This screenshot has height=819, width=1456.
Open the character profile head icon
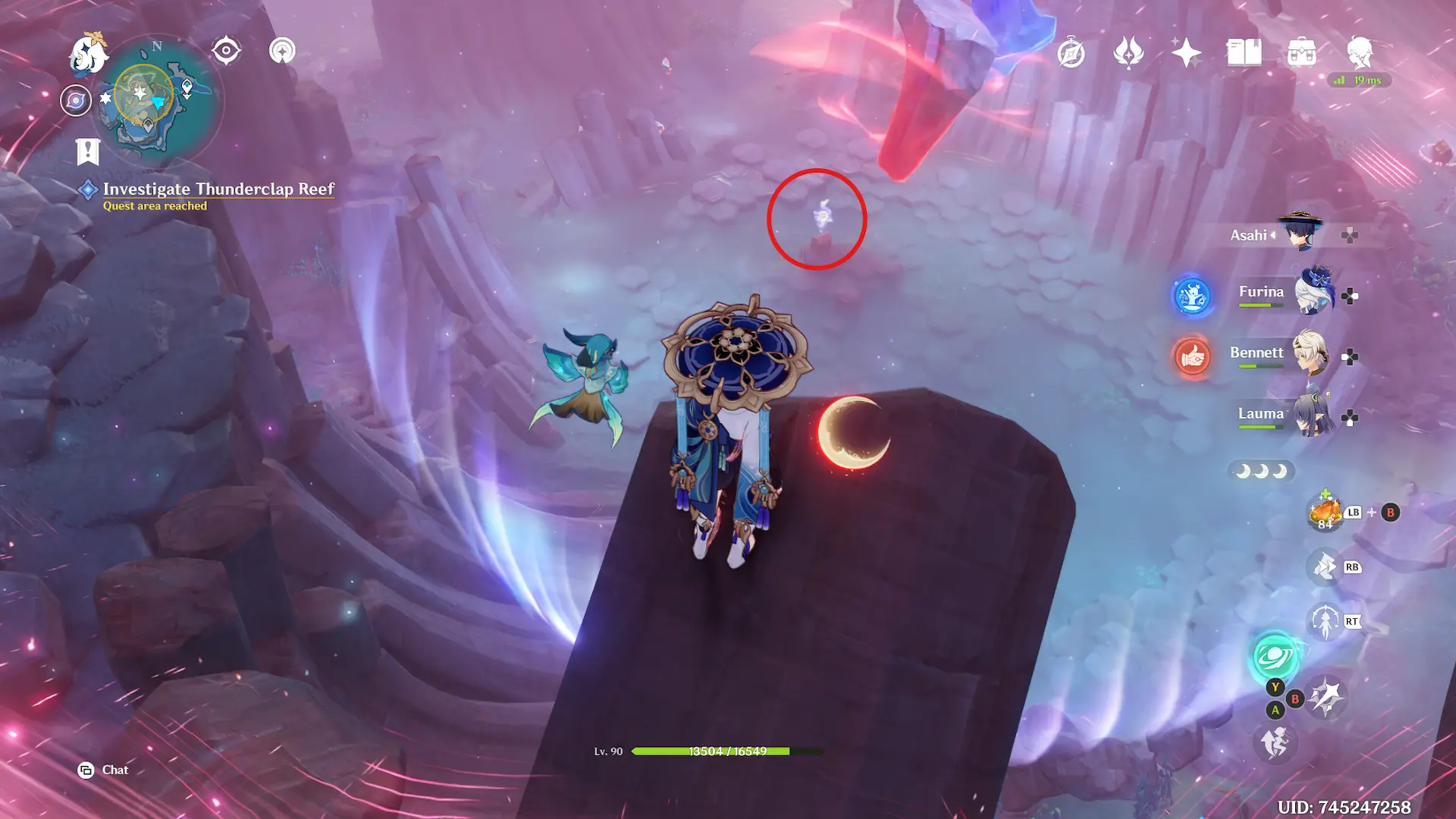(1360, 52)
